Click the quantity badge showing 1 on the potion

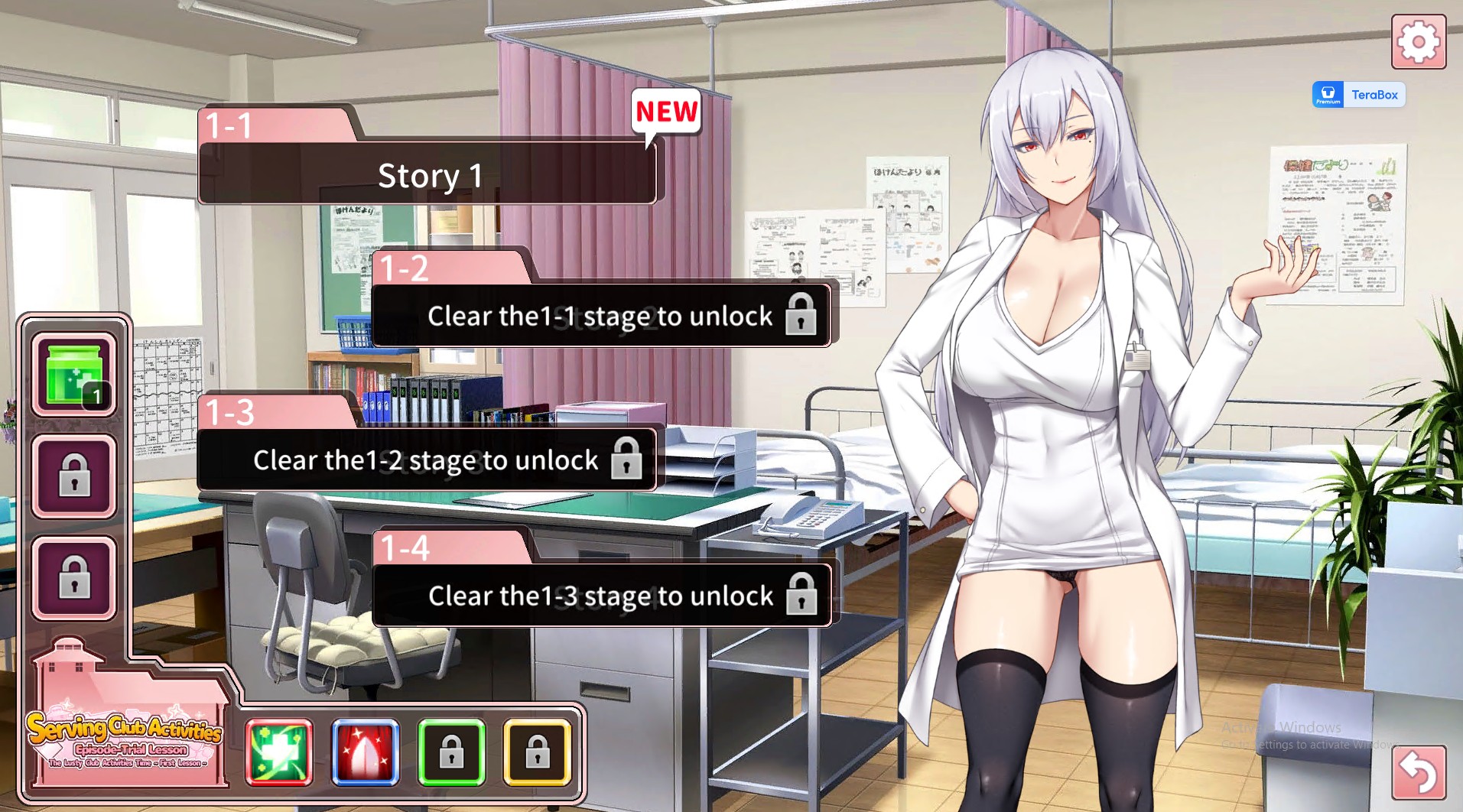(x=97, y=396)
